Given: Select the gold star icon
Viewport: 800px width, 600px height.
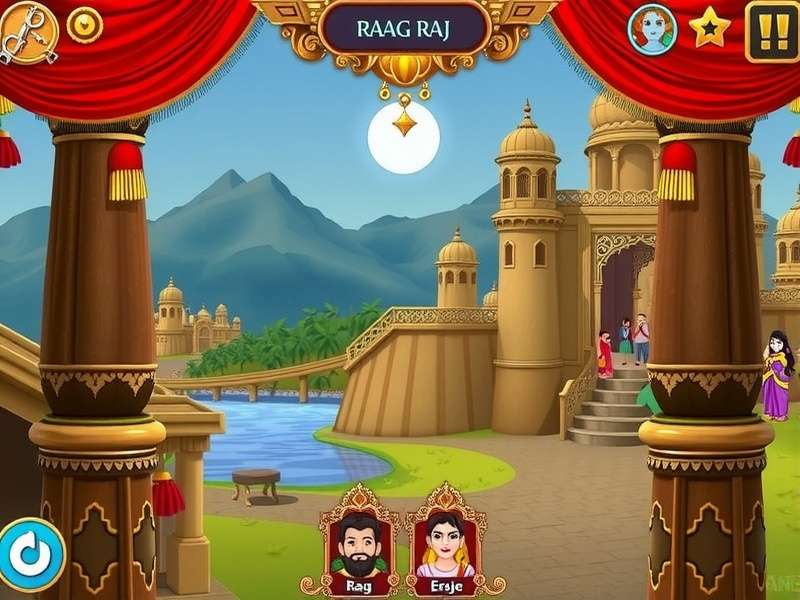Looking at the screenshot, I should point(710,28).
